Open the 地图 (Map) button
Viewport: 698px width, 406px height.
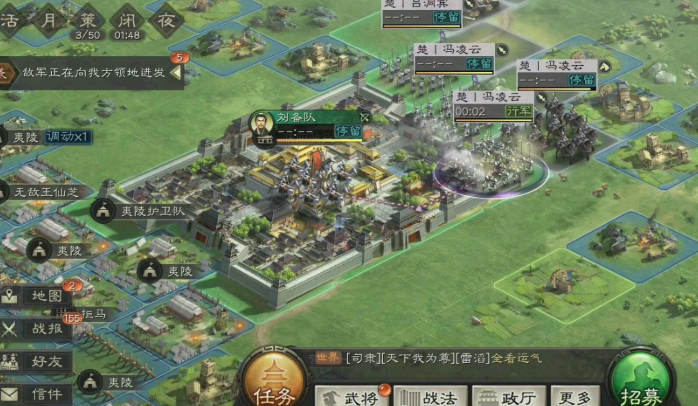[x=40, y=296]
